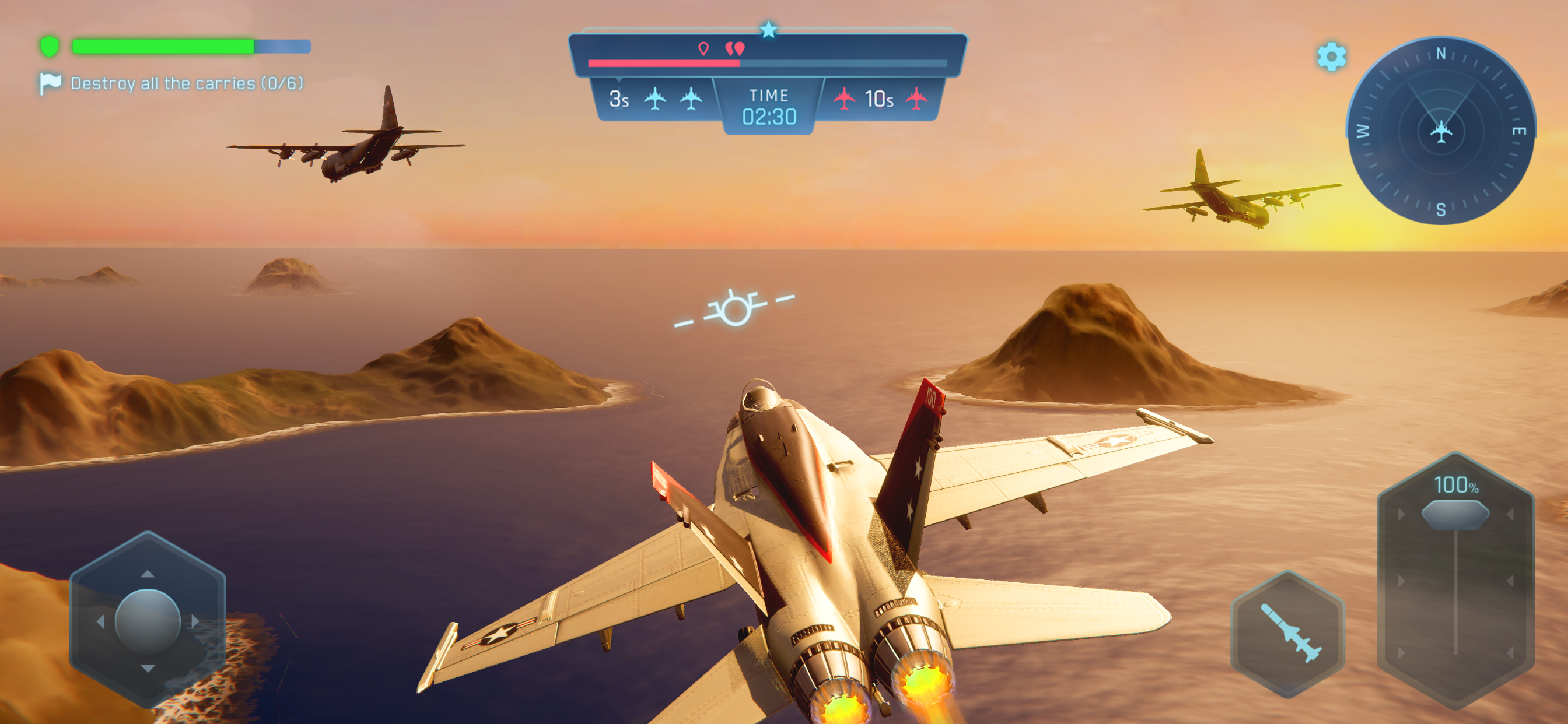Click the throttle slider handle
The height and width of the screenshot is (724, 1568).
click(x=1455, y=514)
